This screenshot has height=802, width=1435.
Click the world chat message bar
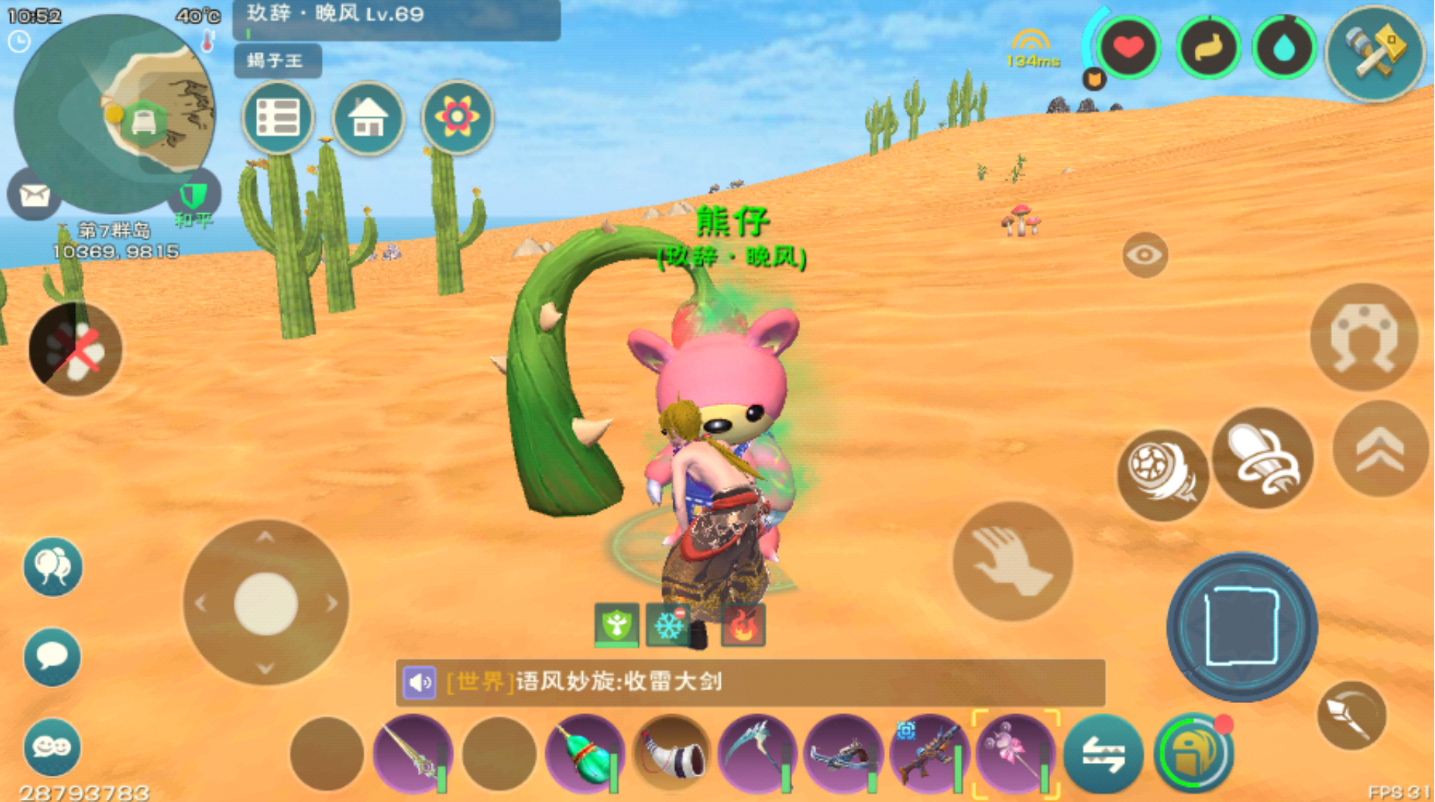click(750, 683)
